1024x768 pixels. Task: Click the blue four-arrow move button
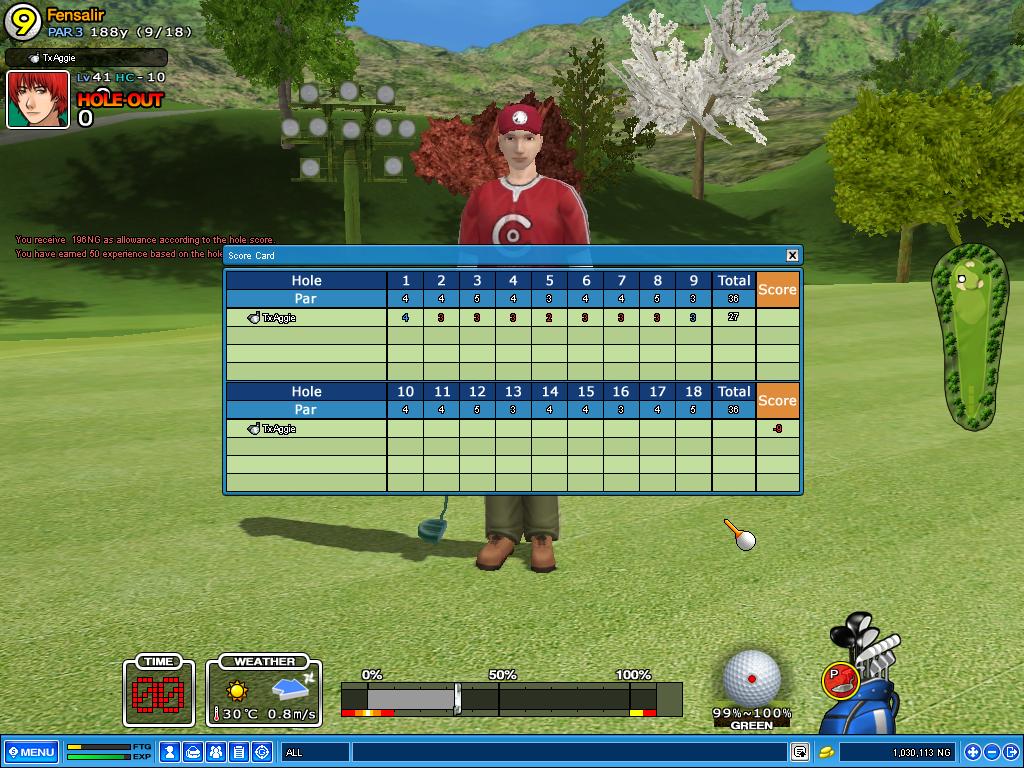coord(972,752)
